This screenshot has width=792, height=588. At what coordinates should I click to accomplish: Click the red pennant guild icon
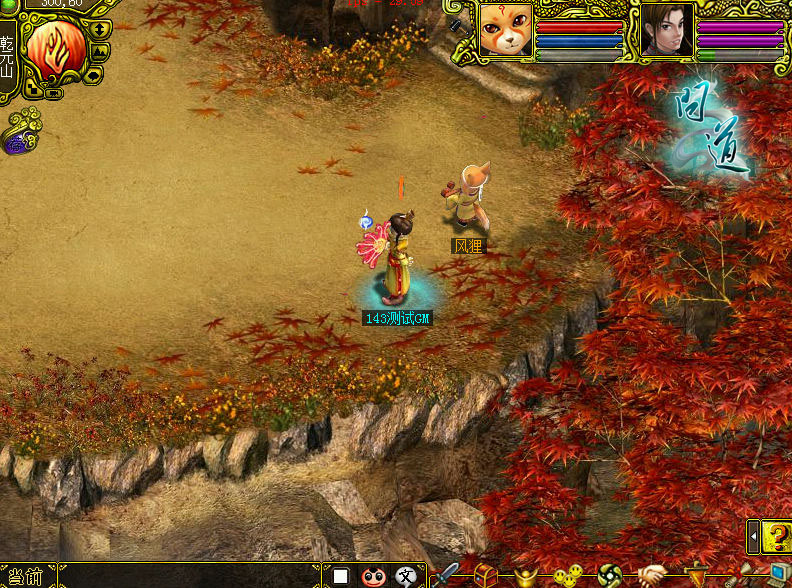pos(695,576)
